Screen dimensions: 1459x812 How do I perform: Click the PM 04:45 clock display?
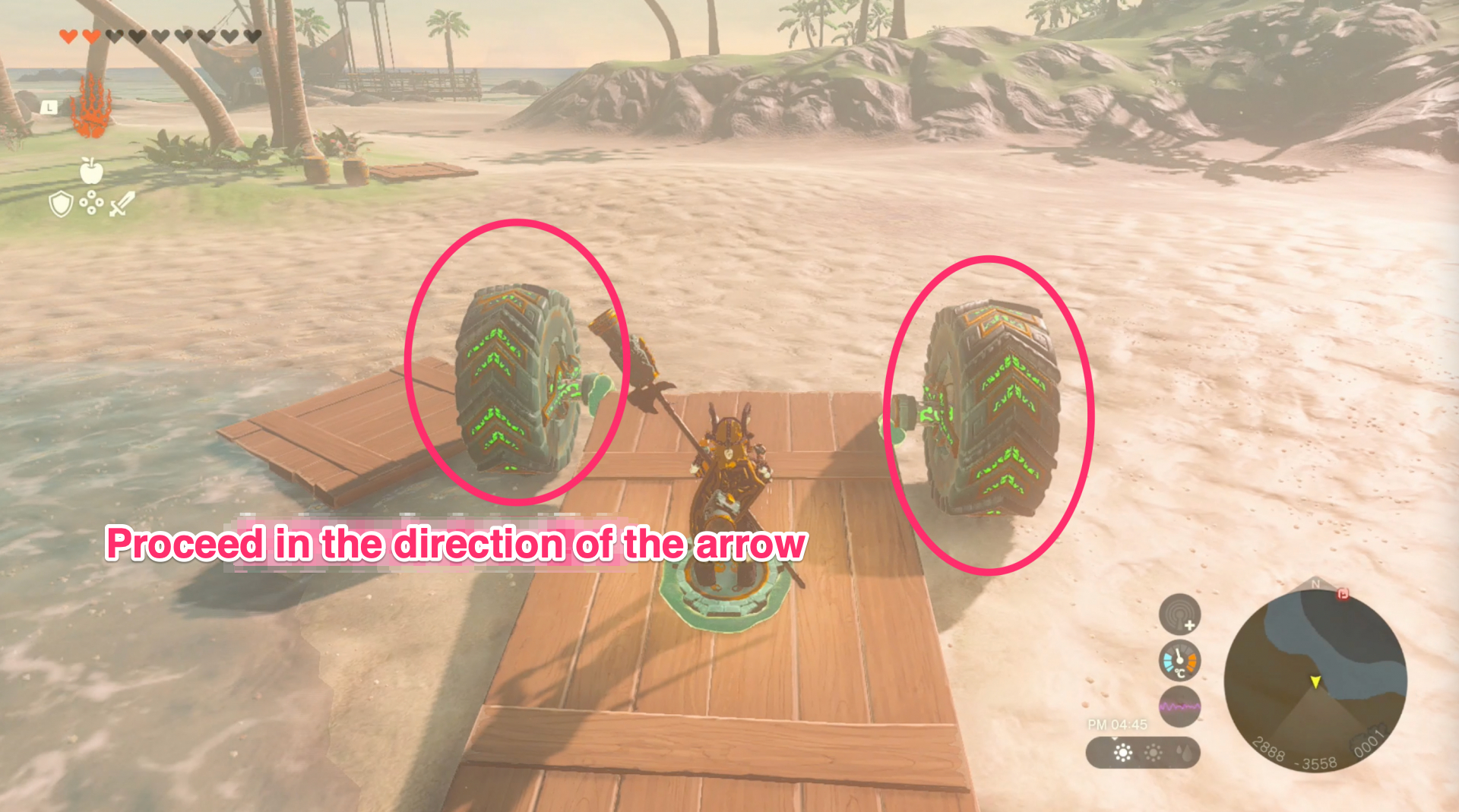(x=1117, y=724)
